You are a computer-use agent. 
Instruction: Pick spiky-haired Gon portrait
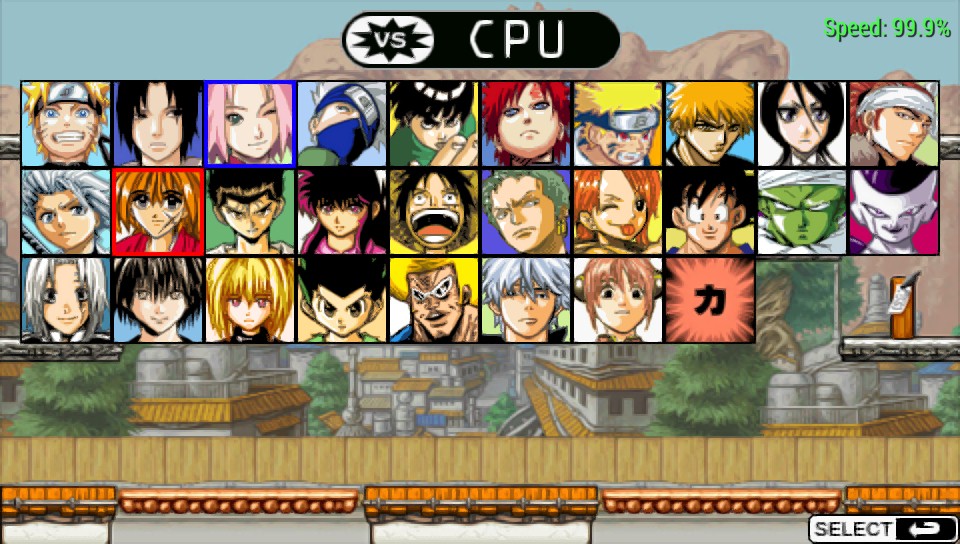click(342, 300)
